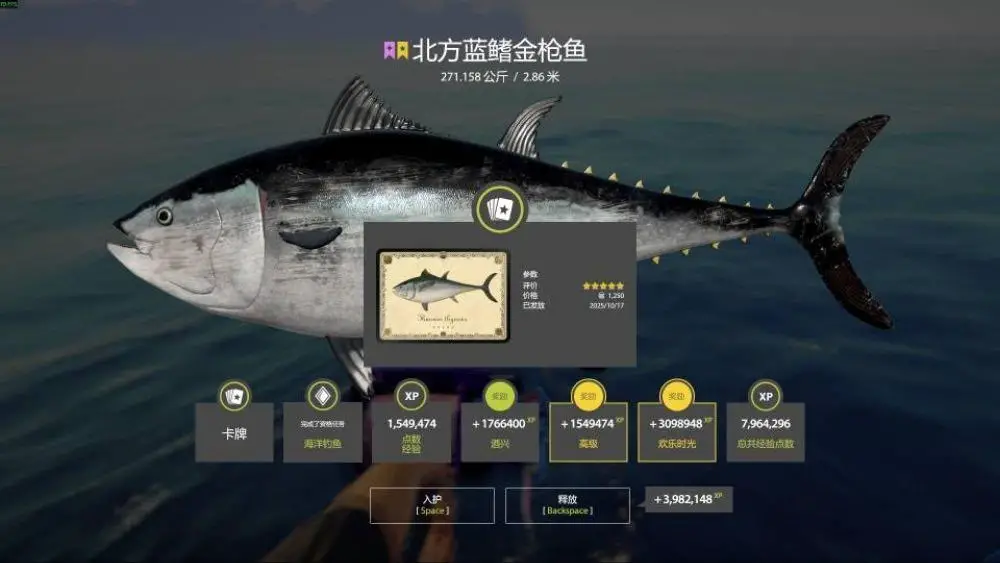
Task: Click the 入护 keep-fish button
Action: (x=432, y=505)
